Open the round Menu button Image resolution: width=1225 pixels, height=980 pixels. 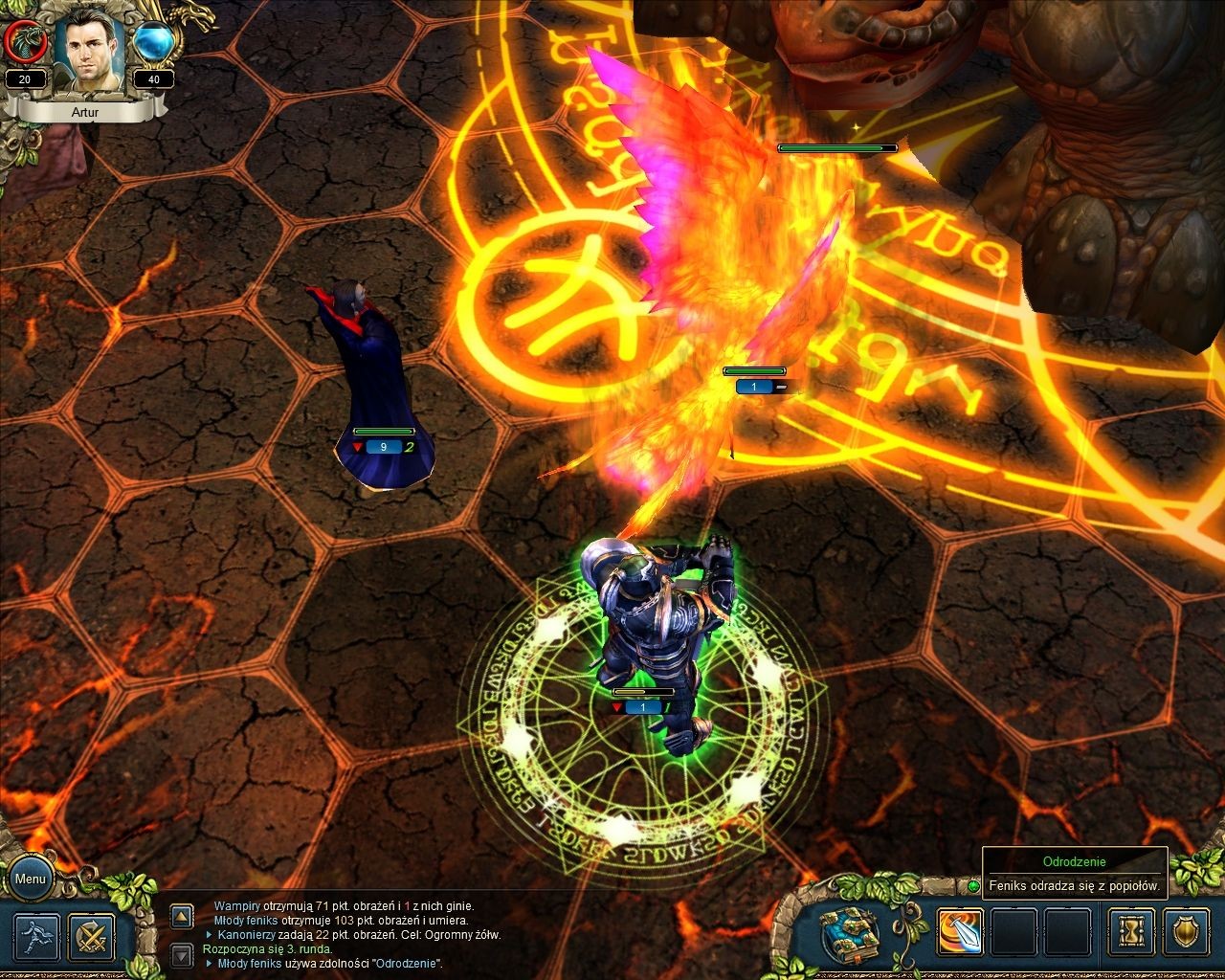point(30,879)
